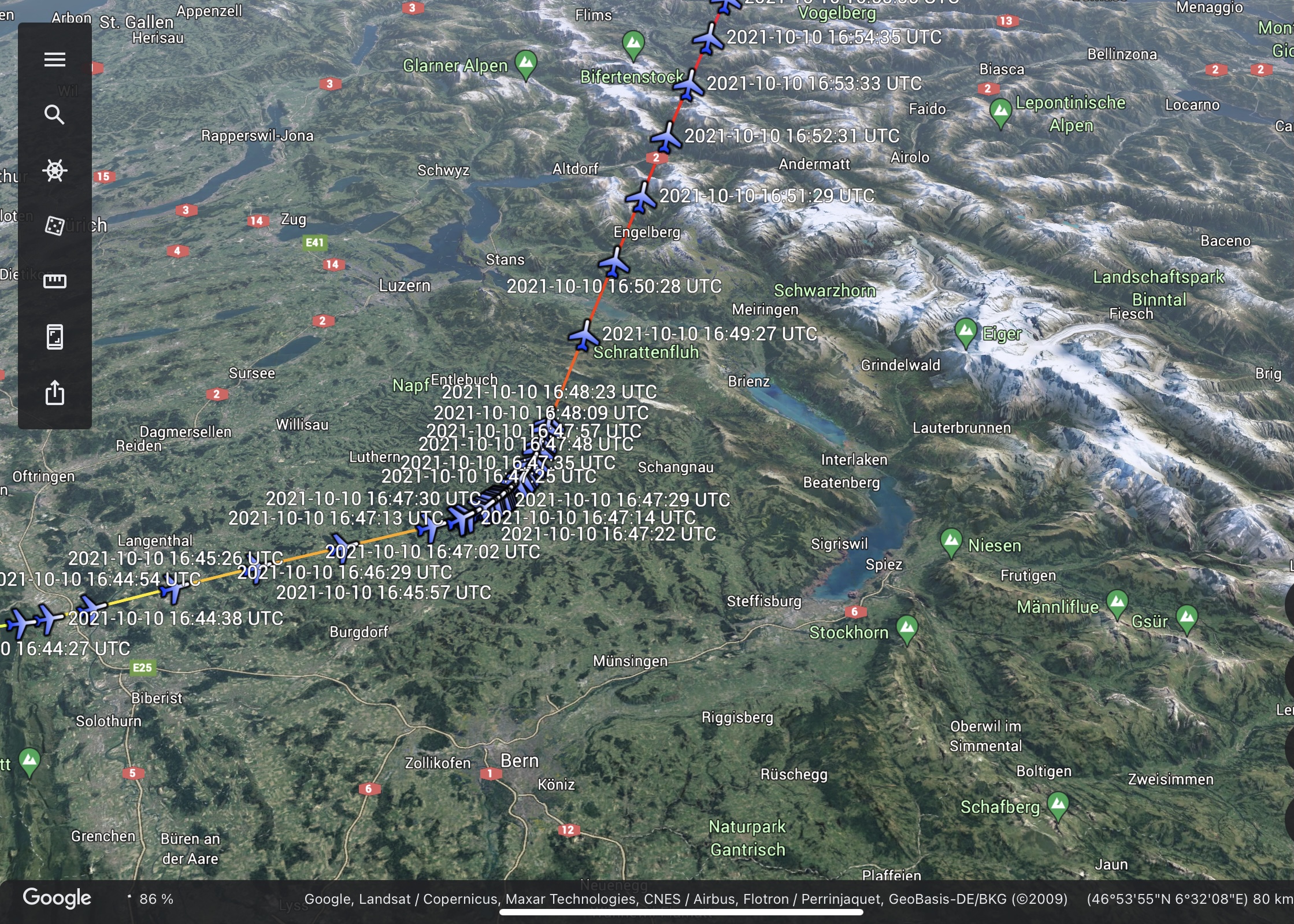This screenshot has width=1294, height=924.
Task: Click the Schafberg green marker
Action: [1058, 804]
